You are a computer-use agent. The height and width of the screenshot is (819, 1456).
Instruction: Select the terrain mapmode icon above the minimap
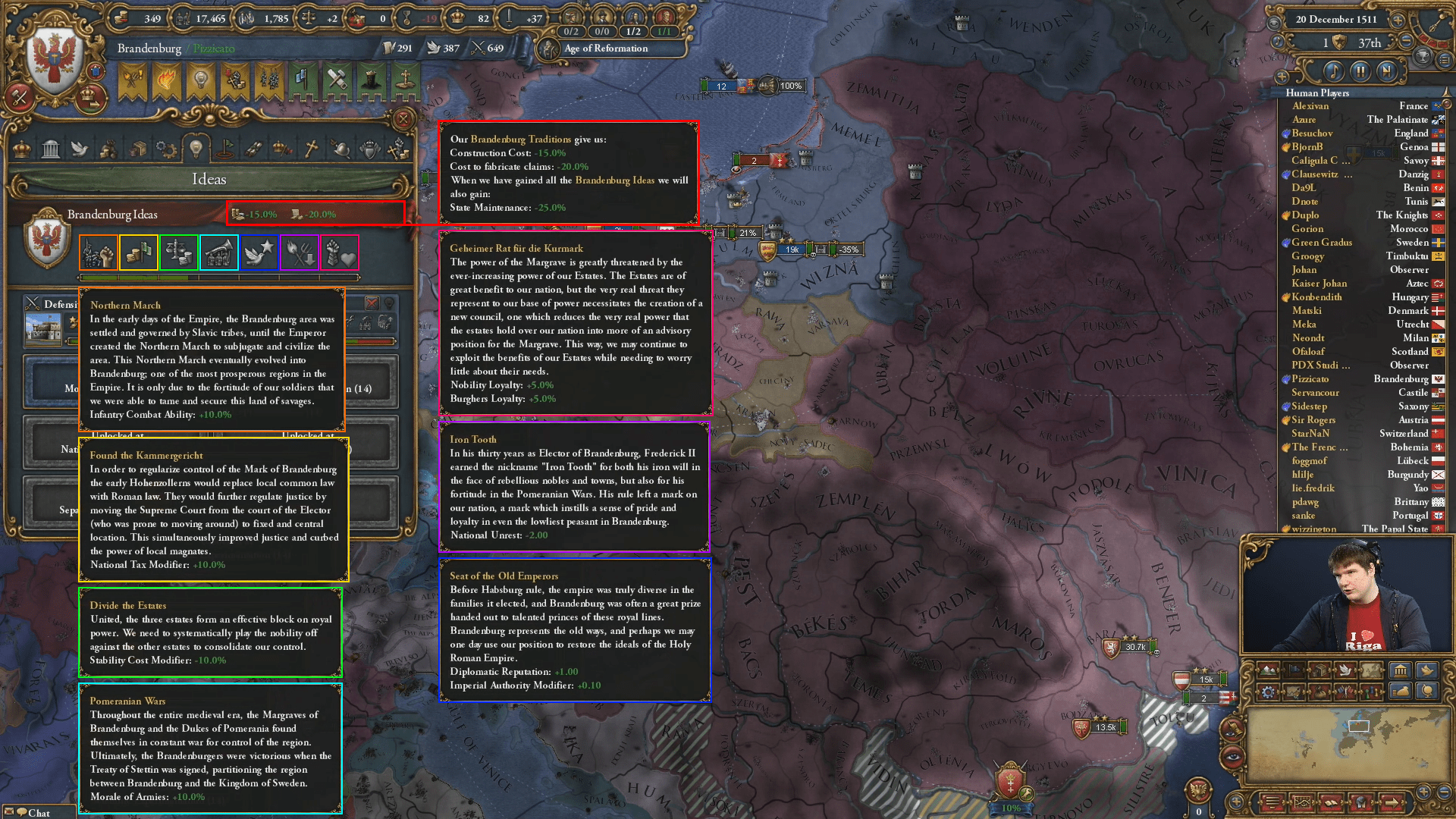1269,670
